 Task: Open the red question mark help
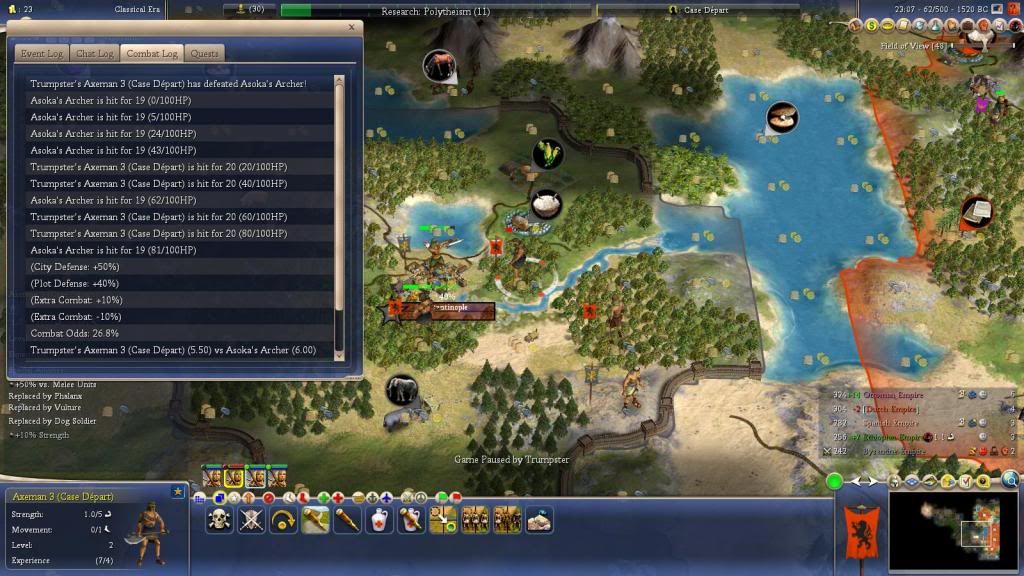(1013, 9)
